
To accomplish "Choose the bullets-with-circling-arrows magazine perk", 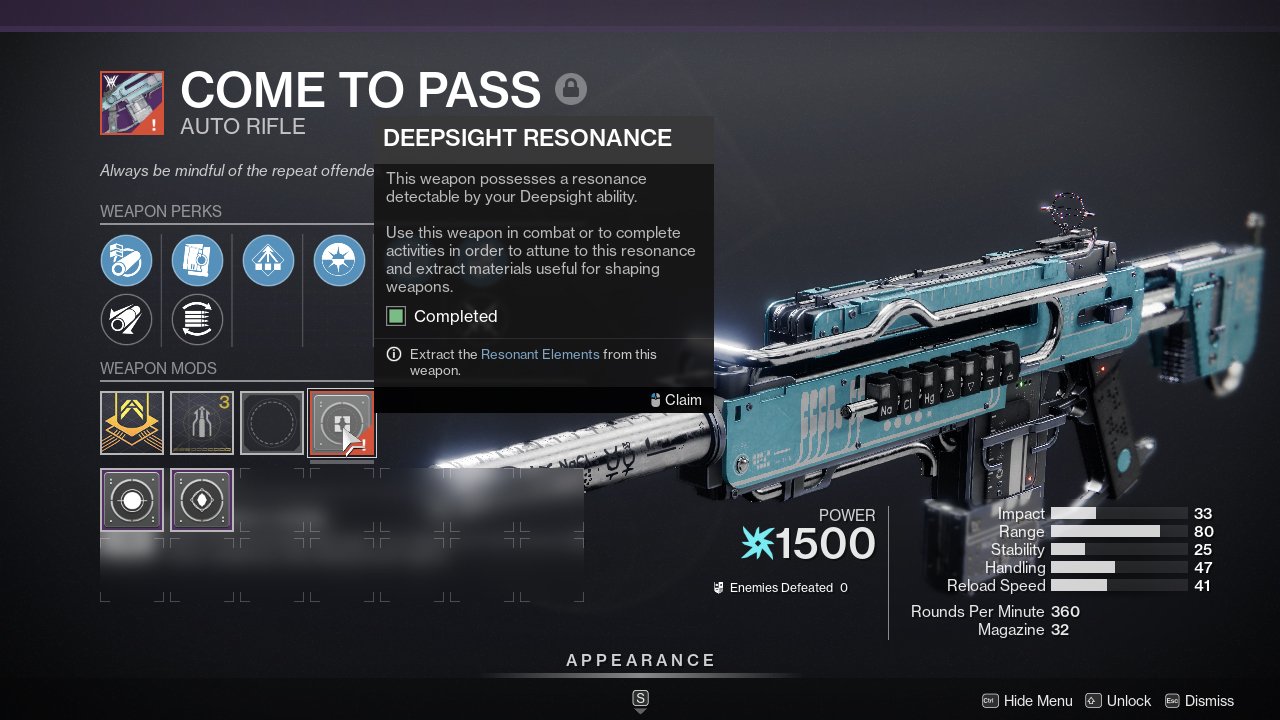I will coord(197,320).
